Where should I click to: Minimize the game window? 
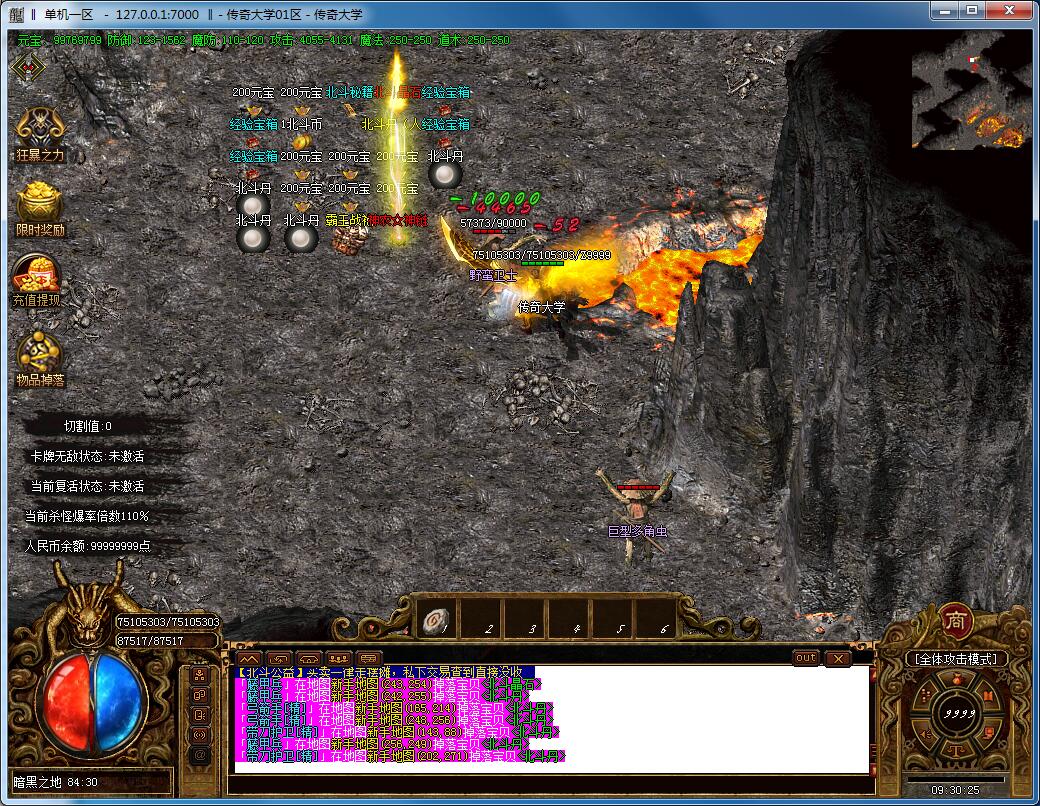pyautogui.click(x=942, y=11)
